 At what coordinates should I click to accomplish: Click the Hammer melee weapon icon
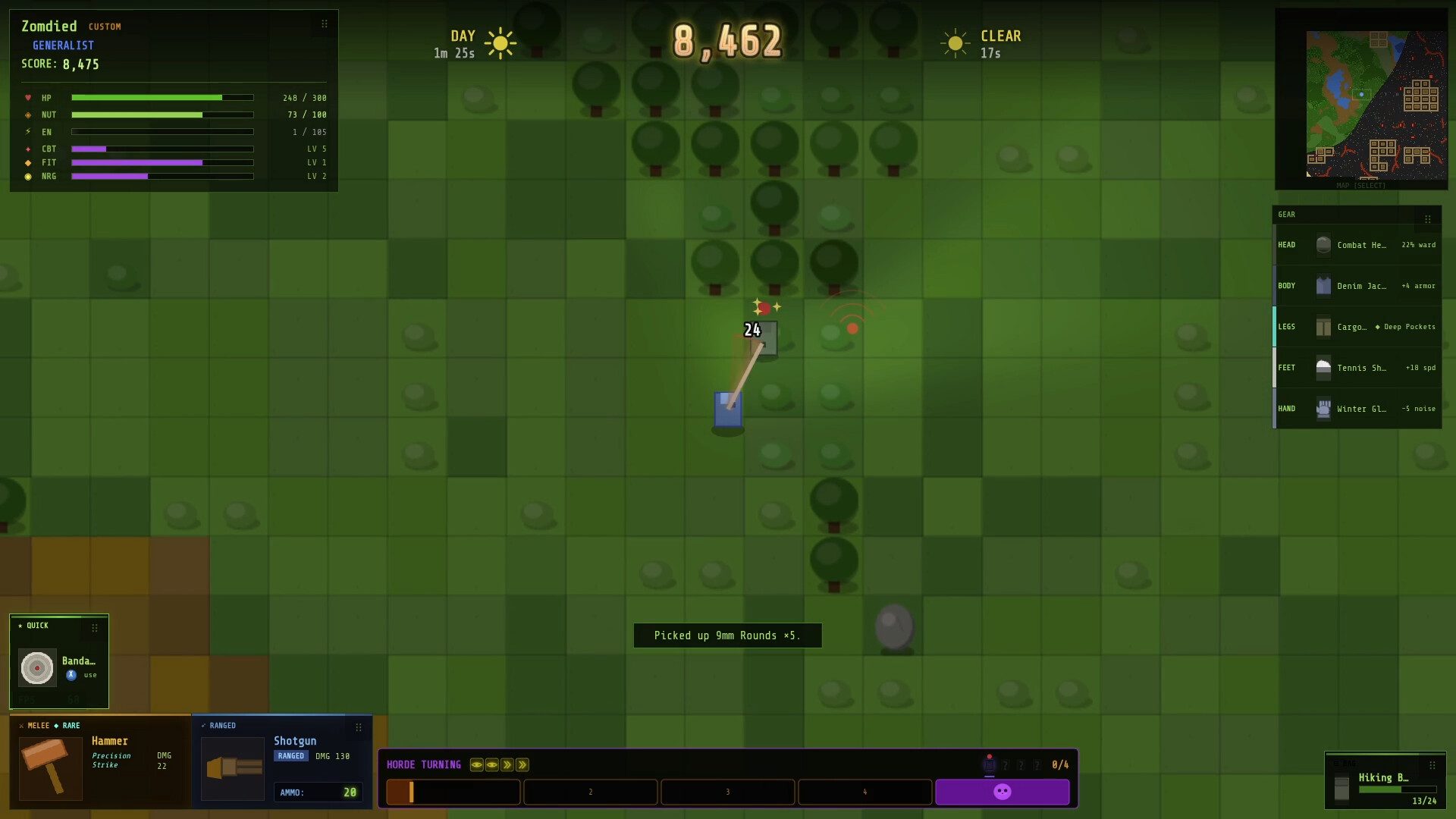pyautogui.click(x=50, y=768)
